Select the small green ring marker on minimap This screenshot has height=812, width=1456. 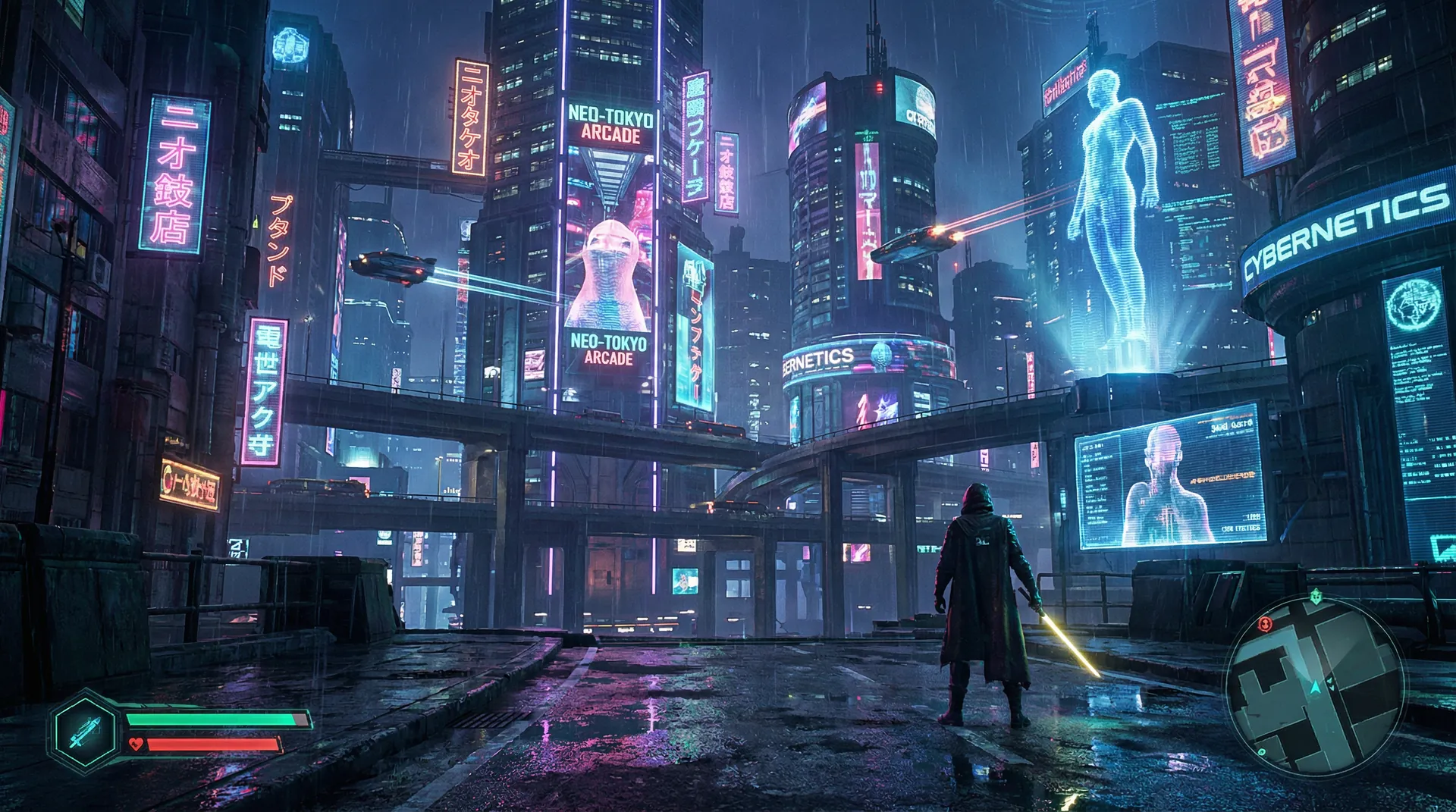1262,752
